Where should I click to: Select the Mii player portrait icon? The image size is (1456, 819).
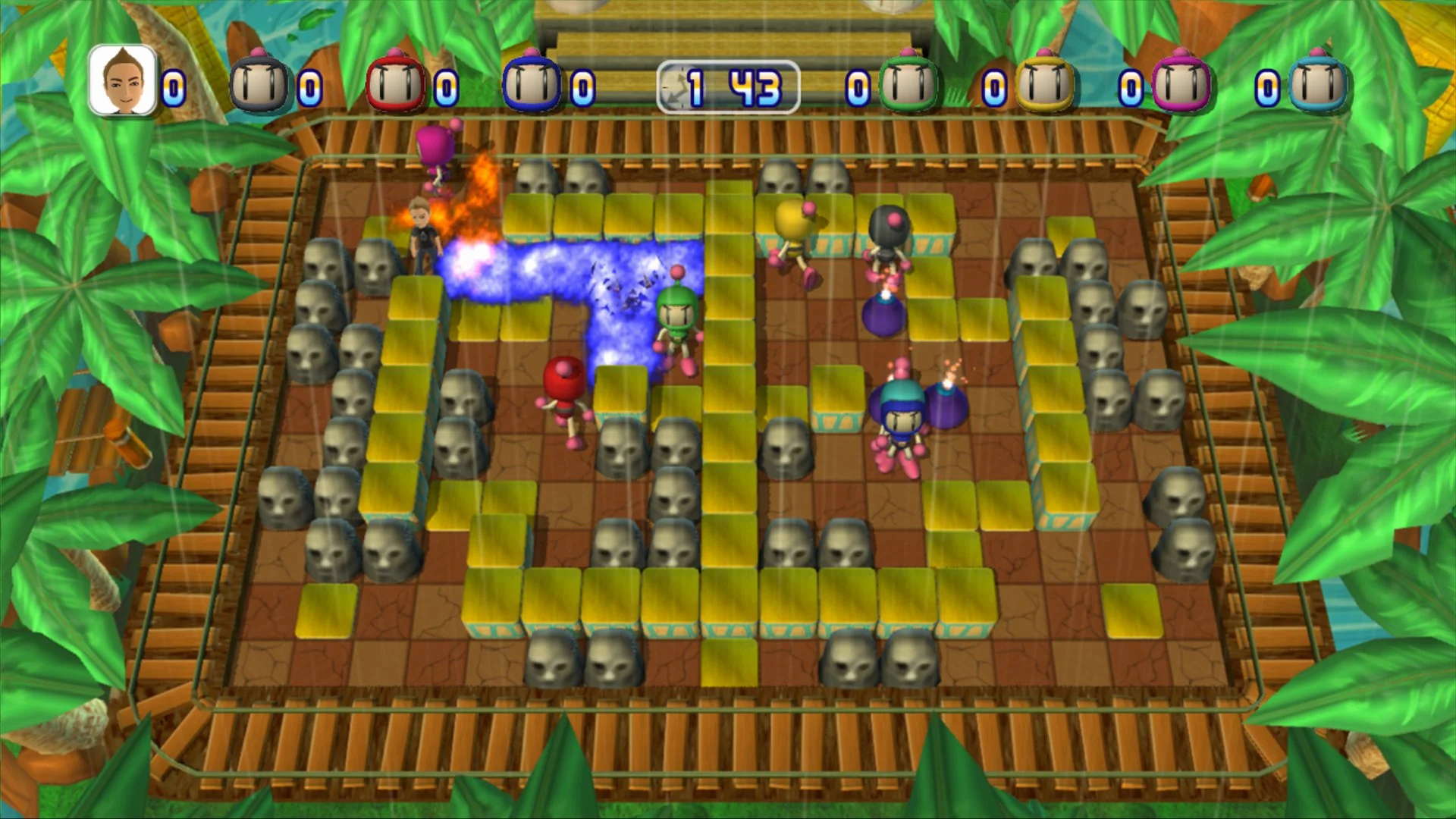pos(121,80)
